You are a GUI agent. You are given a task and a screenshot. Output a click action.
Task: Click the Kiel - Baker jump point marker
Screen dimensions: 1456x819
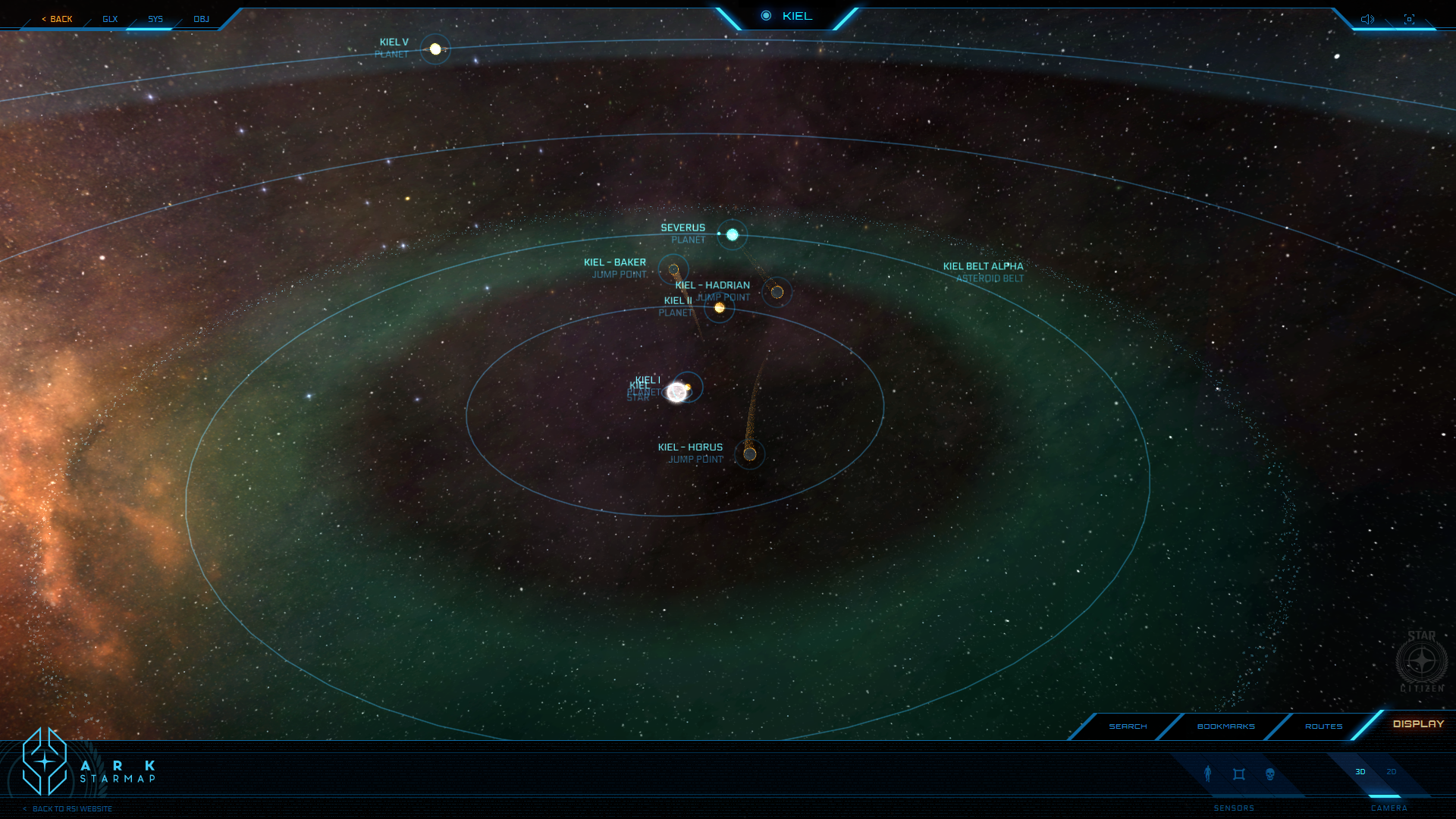click(x=673, y=270)
